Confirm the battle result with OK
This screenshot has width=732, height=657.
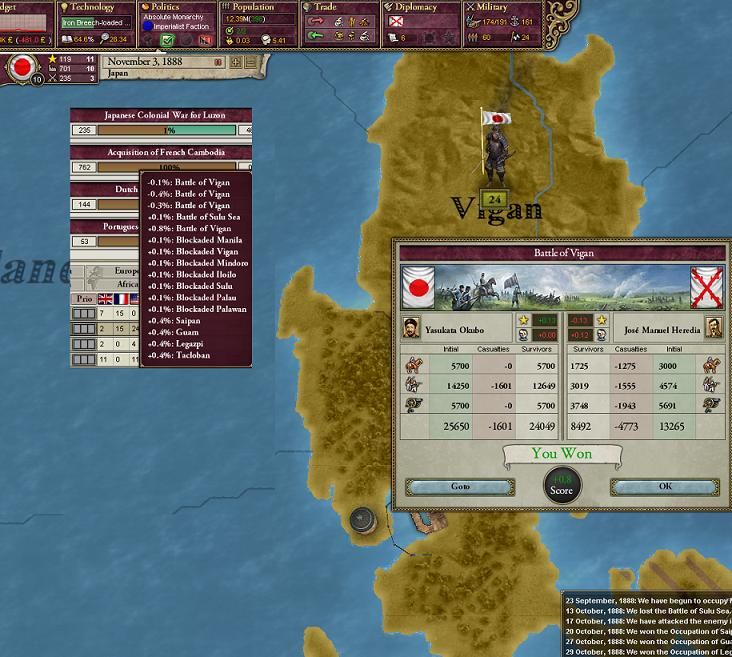click(x=665, y=487)
